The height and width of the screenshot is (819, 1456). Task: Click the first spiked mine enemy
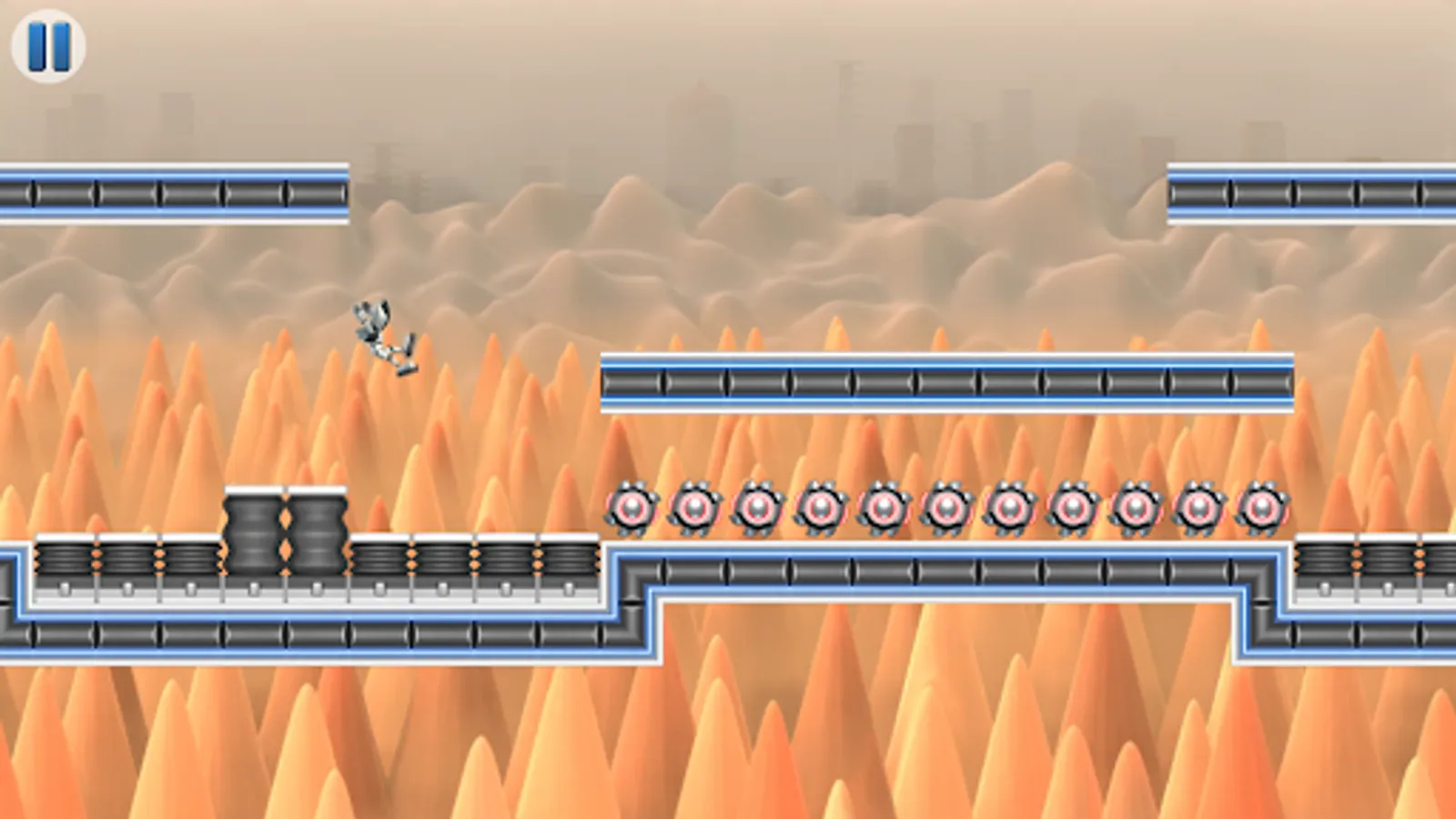(632, 508)
